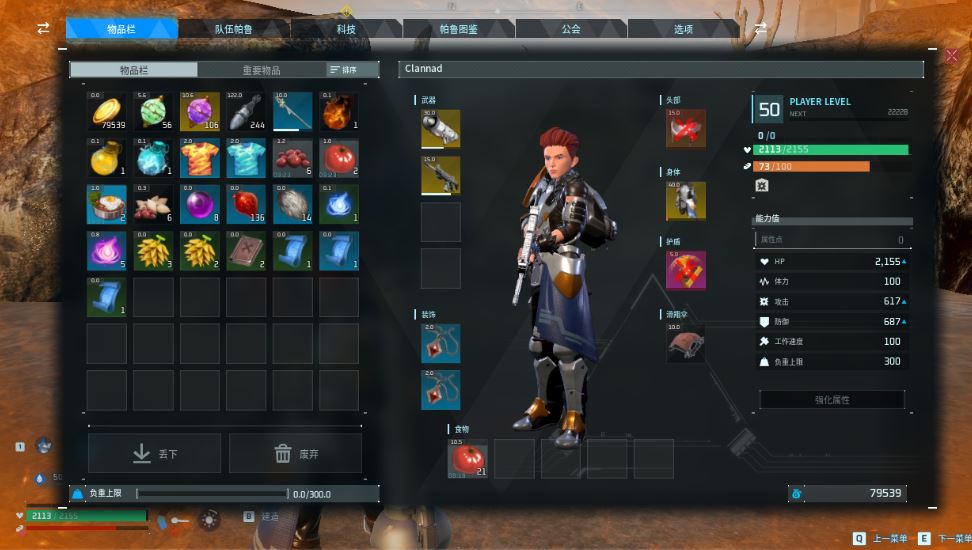Viewport: 972px width, 550px height.
Task: Click the 强化属性 enhance stats button
Action: 832,400
